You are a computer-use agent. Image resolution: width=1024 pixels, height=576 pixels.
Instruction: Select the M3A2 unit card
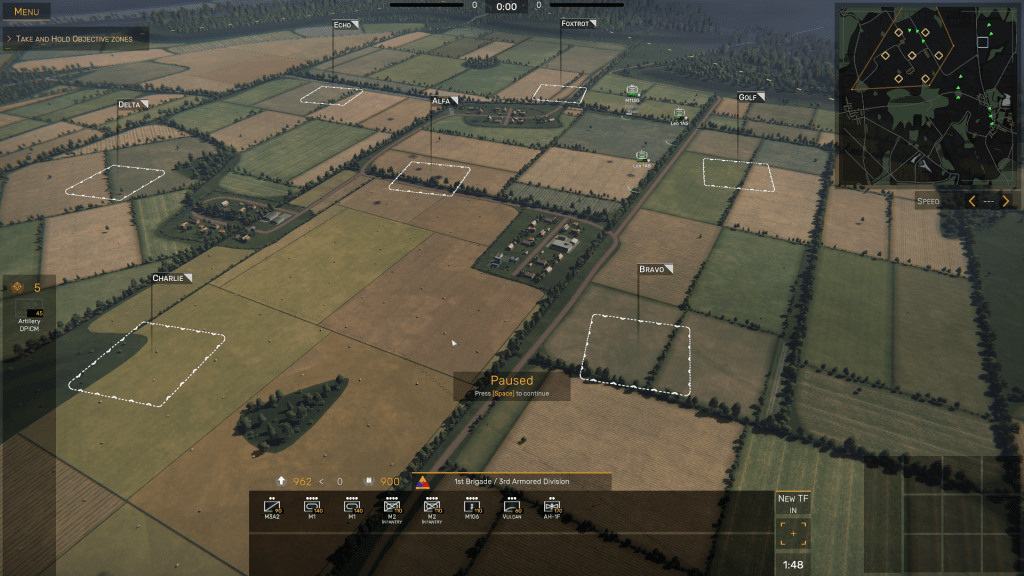point(272,510)
